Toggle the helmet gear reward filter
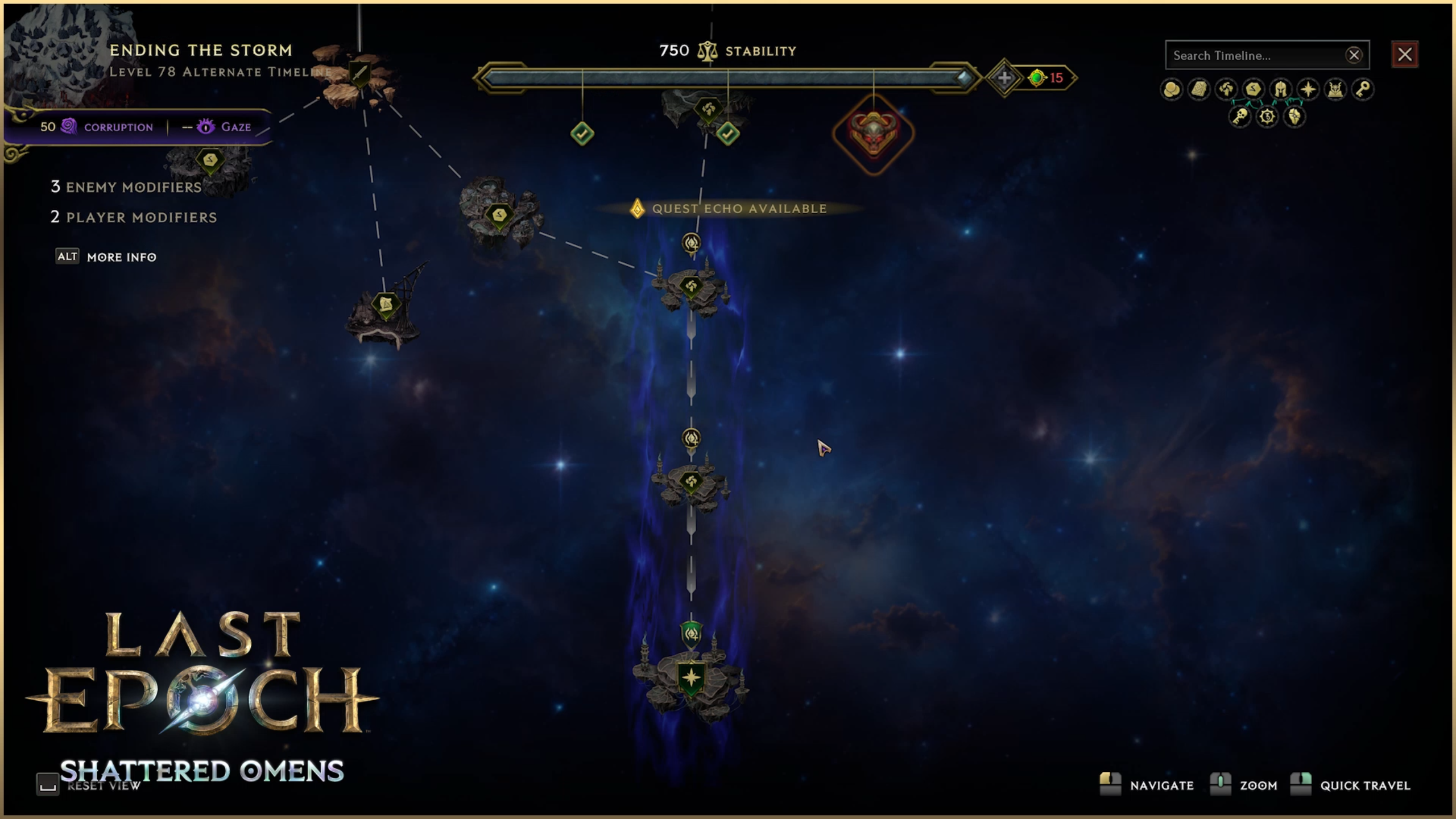 click(1281, 89)
